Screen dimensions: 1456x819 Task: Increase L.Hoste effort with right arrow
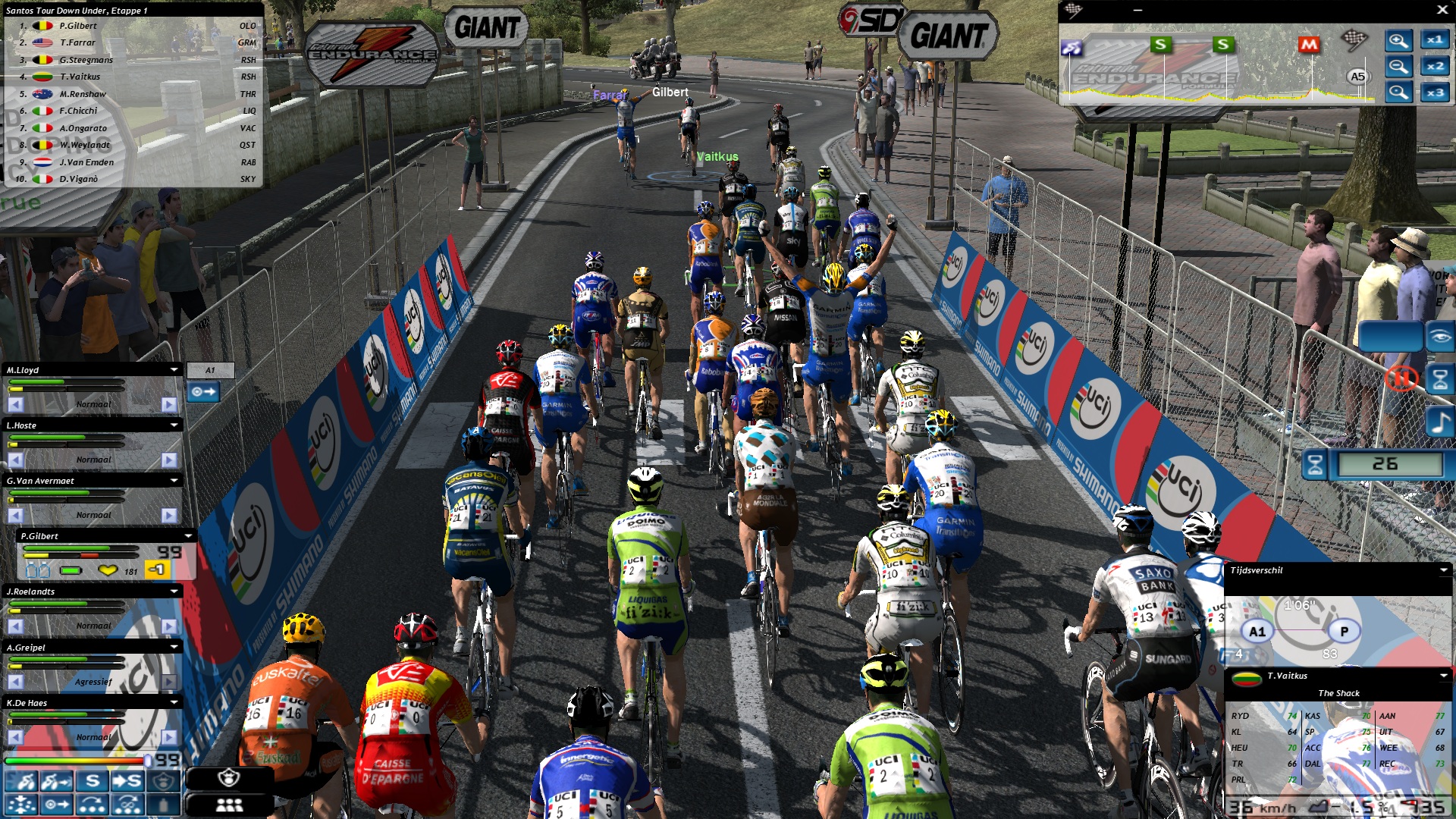click(x=169, y=460)
